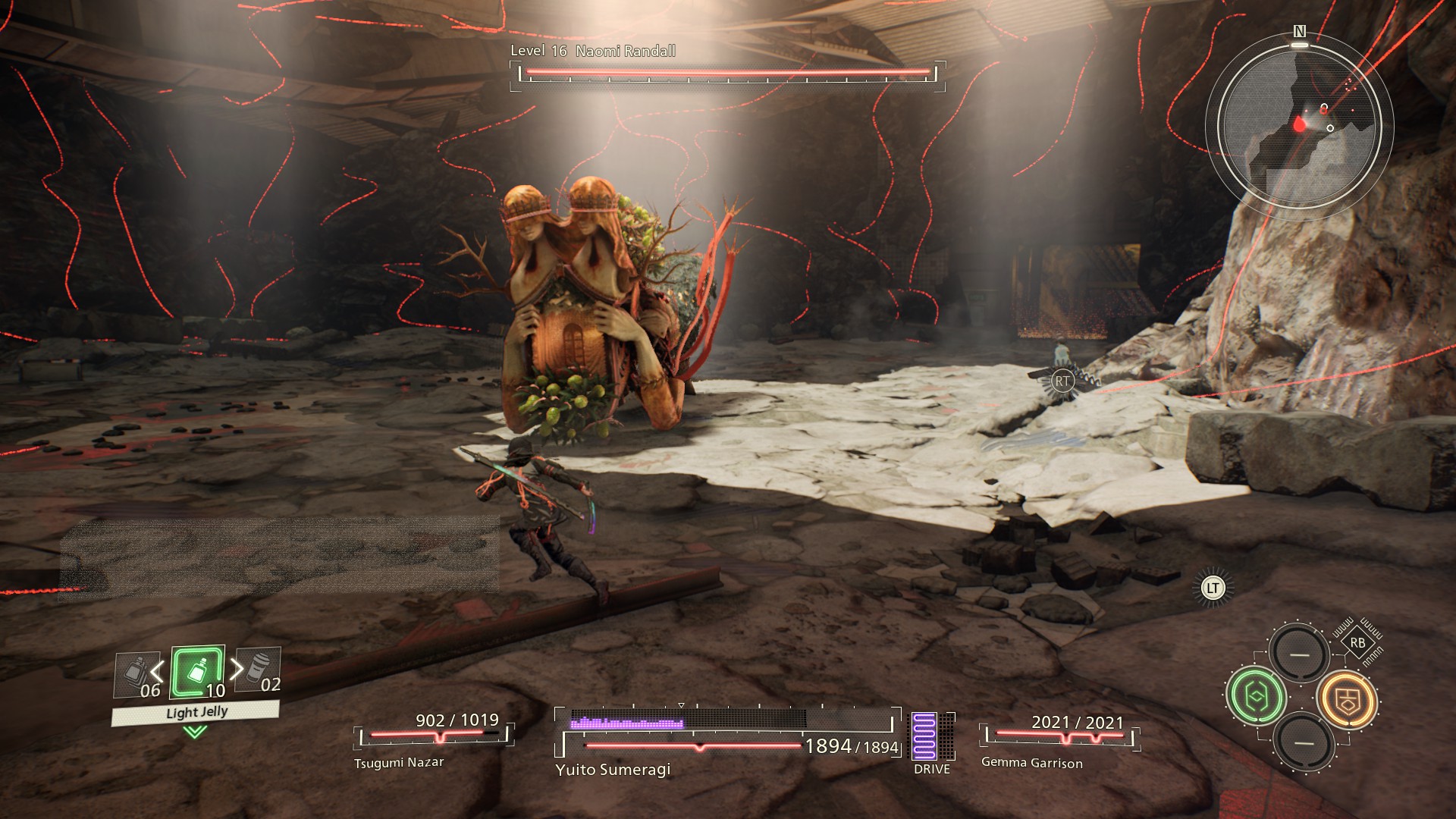Screen dimensions: 1456x819
Task: Cycle items with the right arrow
Action: point(237,668)
